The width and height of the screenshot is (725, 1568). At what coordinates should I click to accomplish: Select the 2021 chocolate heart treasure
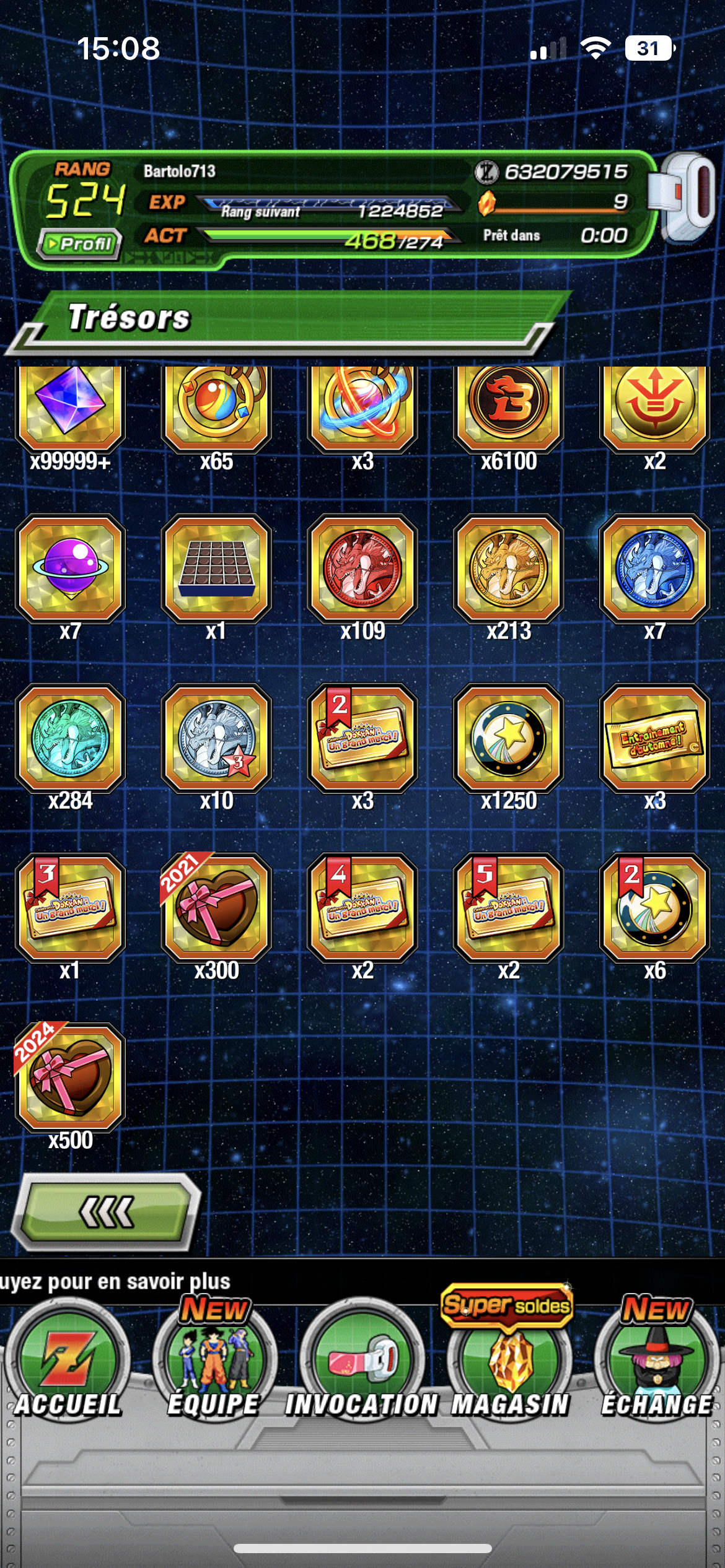pyautogui.click(x=216, y=907)
